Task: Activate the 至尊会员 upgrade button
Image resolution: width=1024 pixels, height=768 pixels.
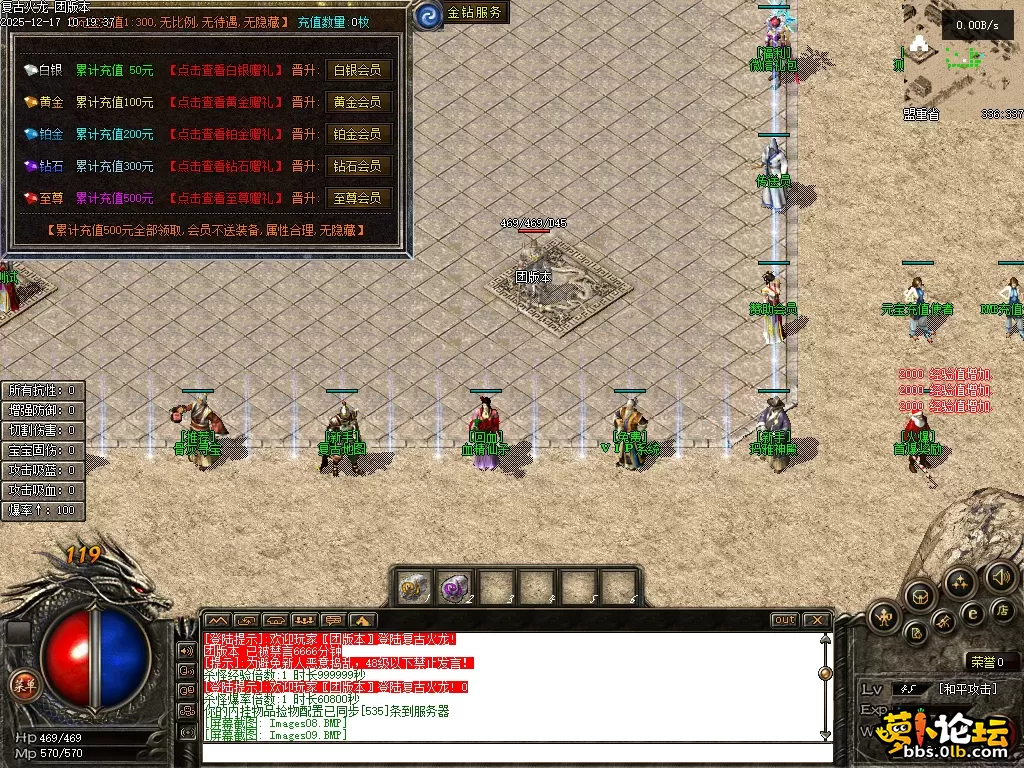Action: [357, 198]
